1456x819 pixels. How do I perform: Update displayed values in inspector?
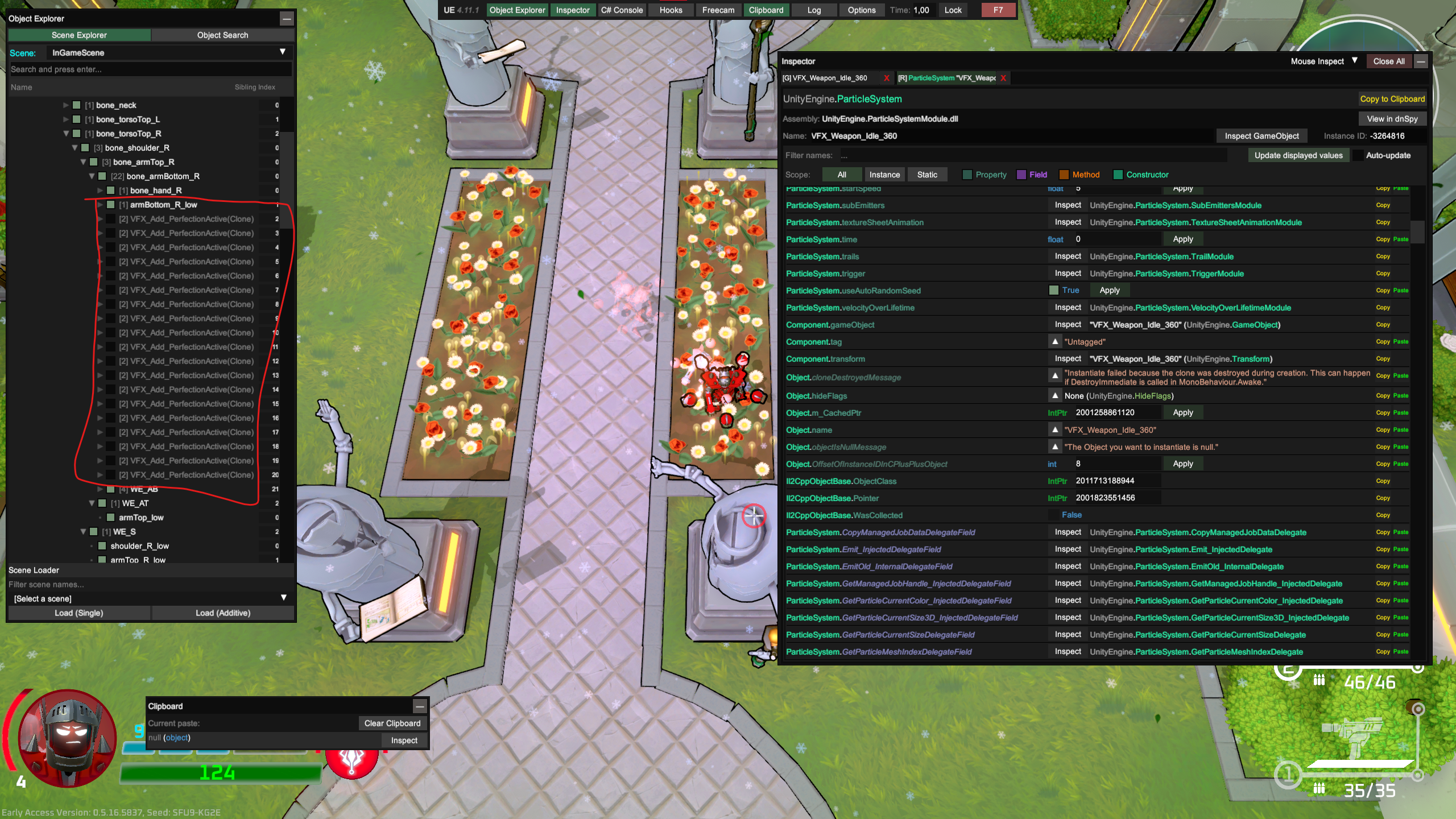[1298, 155]
